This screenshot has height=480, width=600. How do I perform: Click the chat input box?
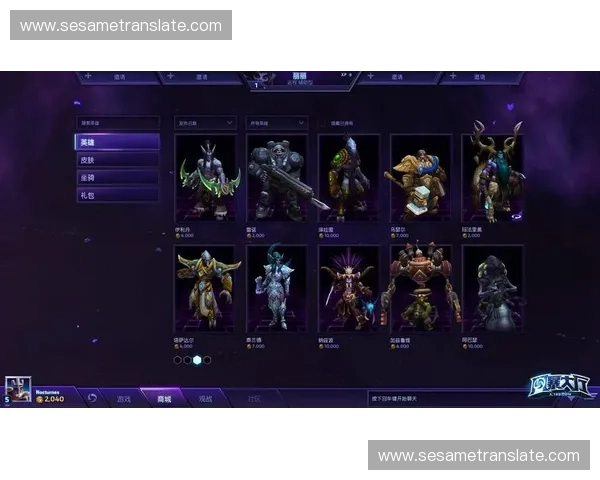[x=440, y=398]
